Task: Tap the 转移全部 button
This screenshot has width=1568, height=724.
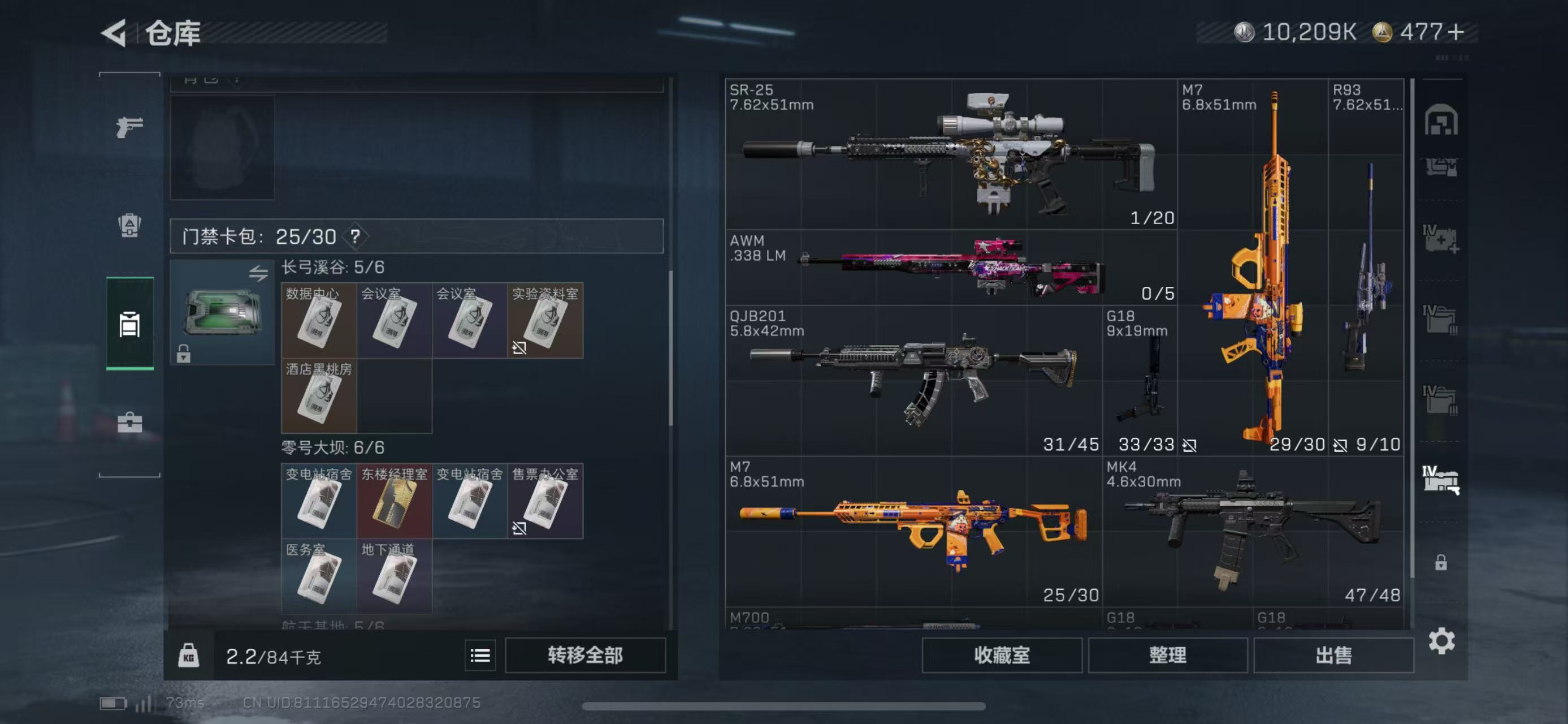Action: tap(584, 655)
